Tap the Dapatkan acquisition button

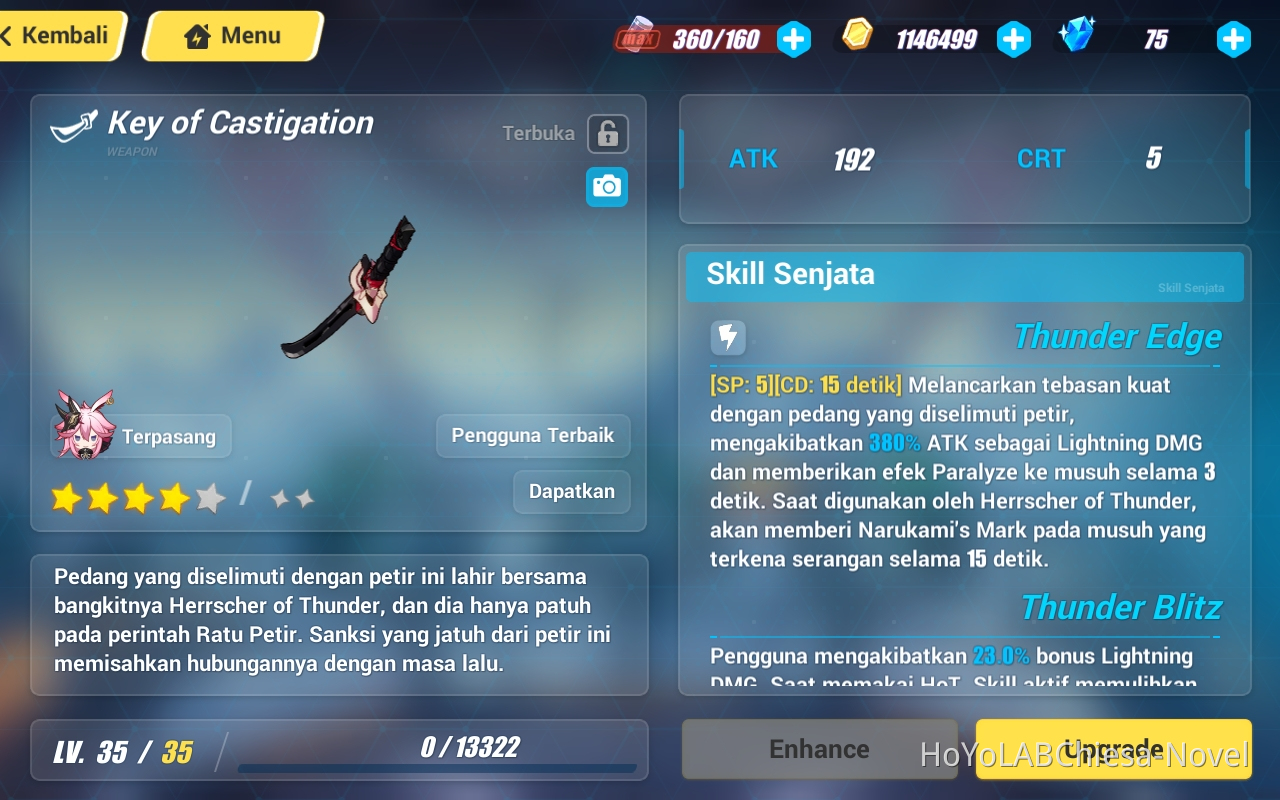click(x=571, y=492)
